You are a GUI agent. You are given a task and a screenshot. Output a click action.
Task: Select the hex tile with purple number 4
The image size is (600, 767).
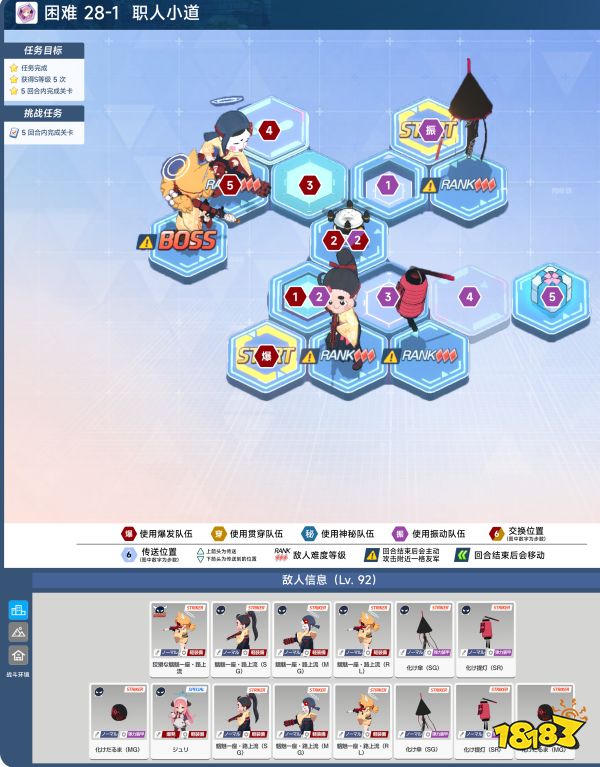tap(469, 297)
